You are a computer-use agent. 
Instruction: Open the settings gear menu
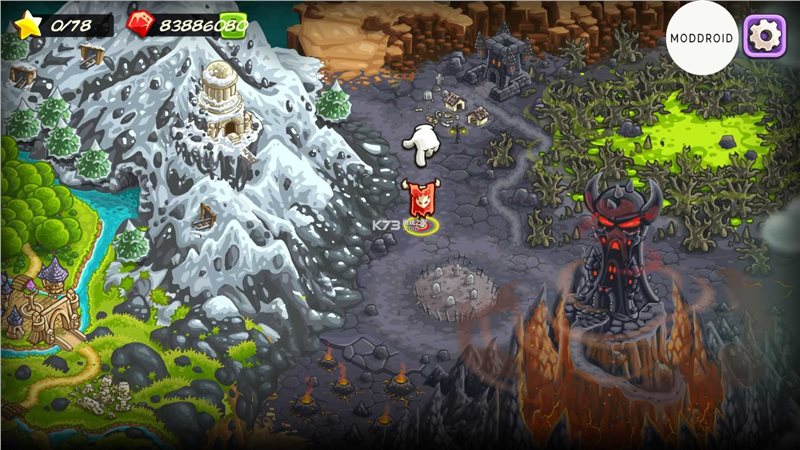767,35
